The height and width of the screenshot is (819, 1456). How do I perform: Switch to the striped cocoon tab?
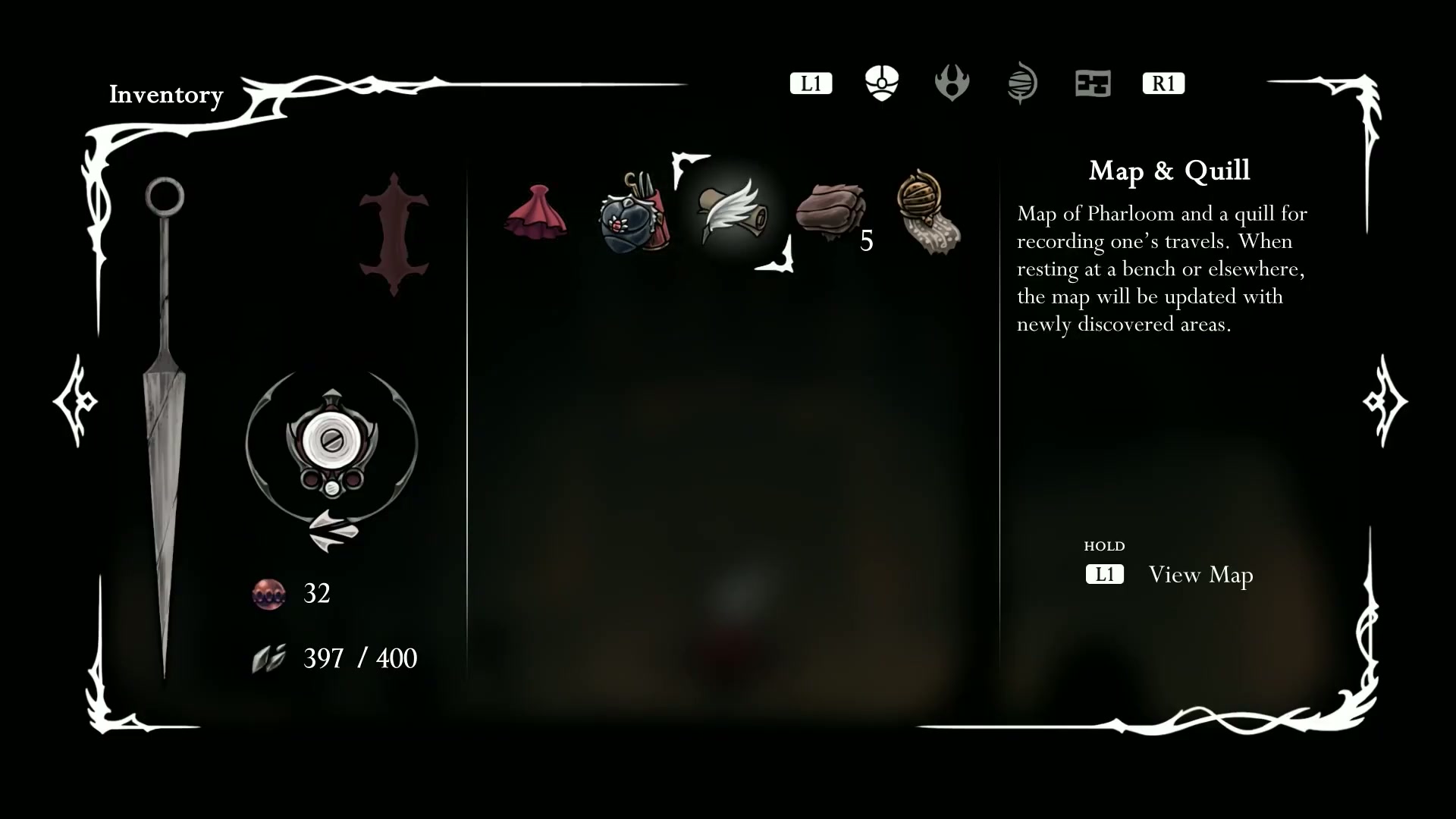tap(1022, 83)
